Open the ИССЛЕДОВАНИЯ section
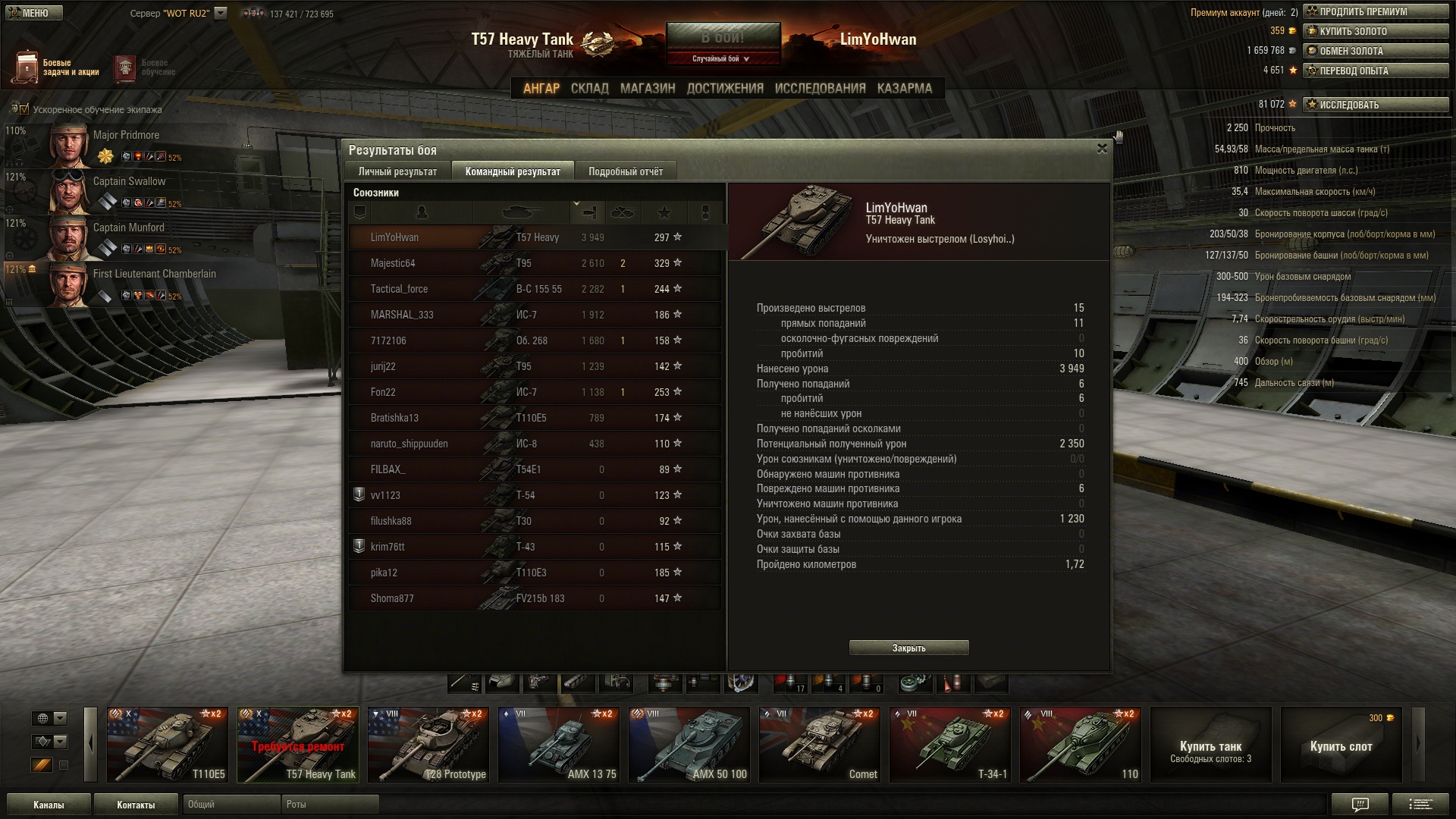The image size is (1456, 819). pyautogui.click(x=820, y=89)
